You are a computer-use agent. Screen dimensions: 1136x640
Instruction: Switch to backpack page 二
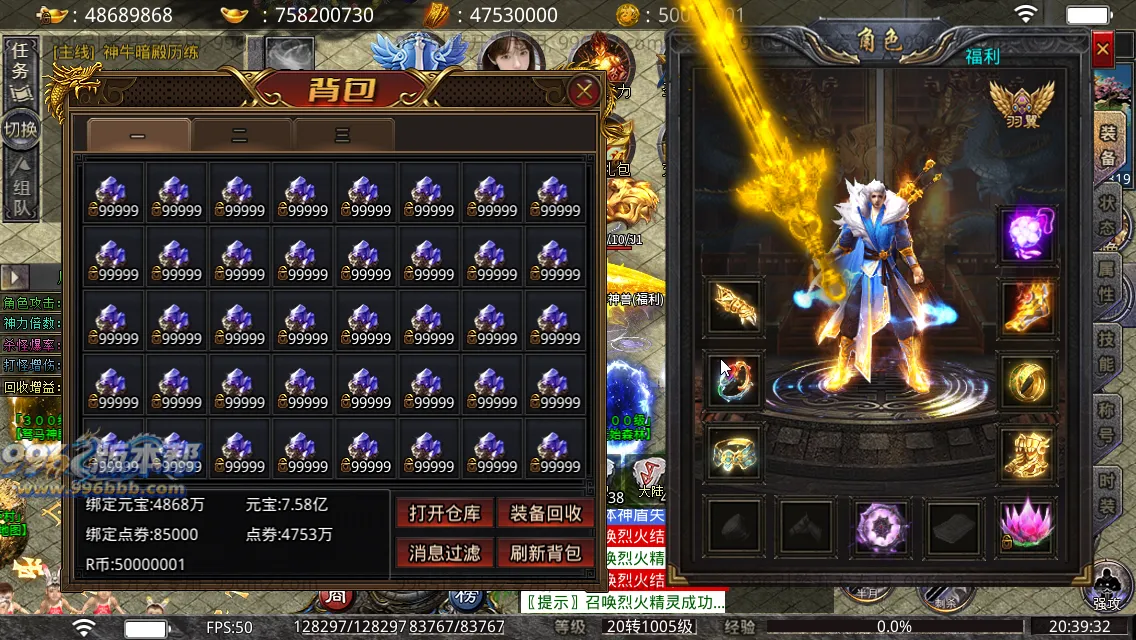[x=240, y=135]
